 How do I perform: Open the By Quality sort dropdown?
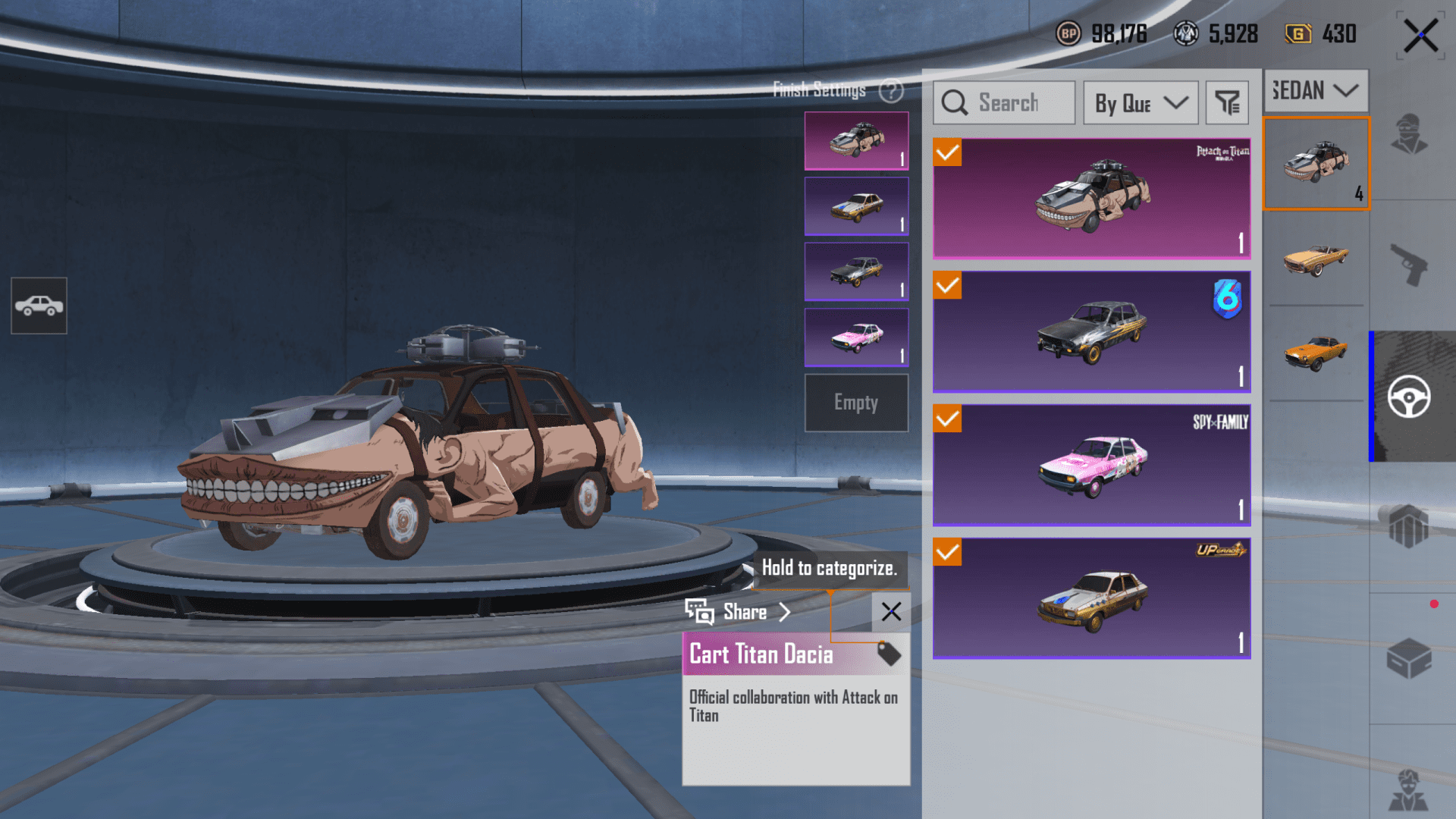coord(1141,102)
